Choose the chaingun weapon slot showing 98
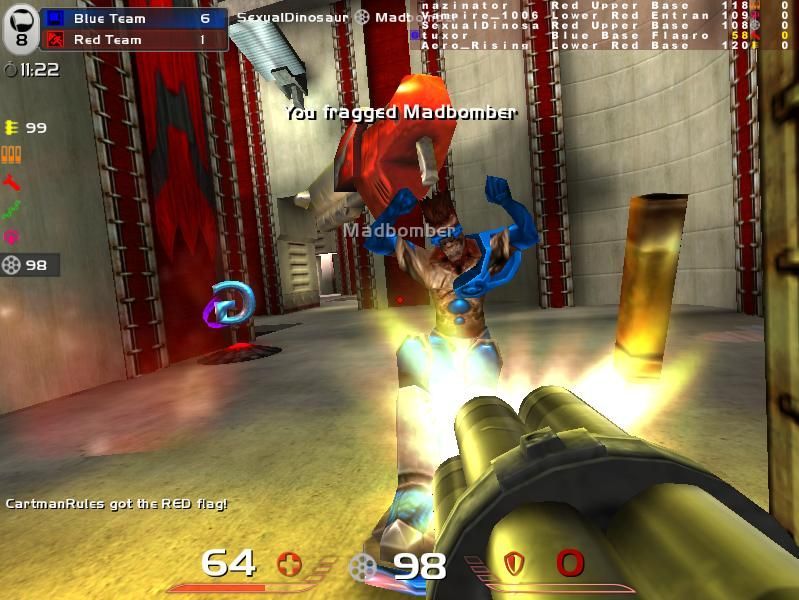 point(28,265)
